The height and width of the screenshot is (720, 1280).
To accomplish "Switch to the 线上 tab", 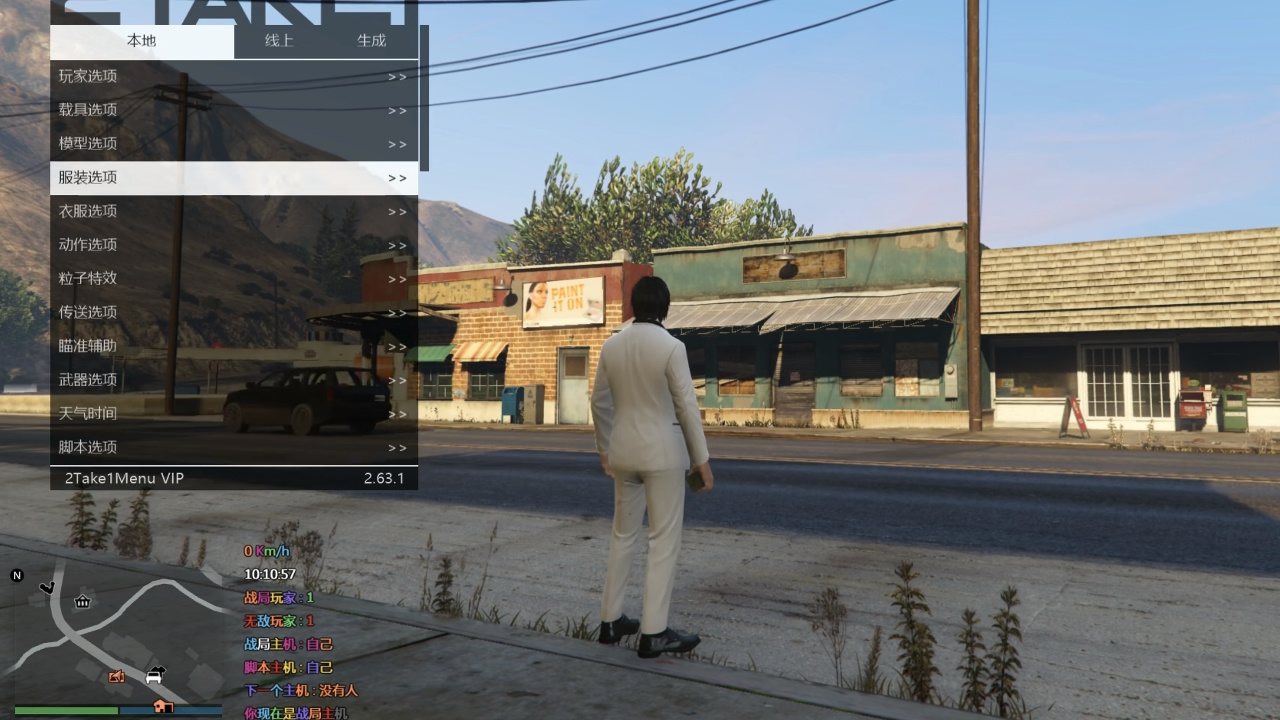I will (x=277, y=41).
